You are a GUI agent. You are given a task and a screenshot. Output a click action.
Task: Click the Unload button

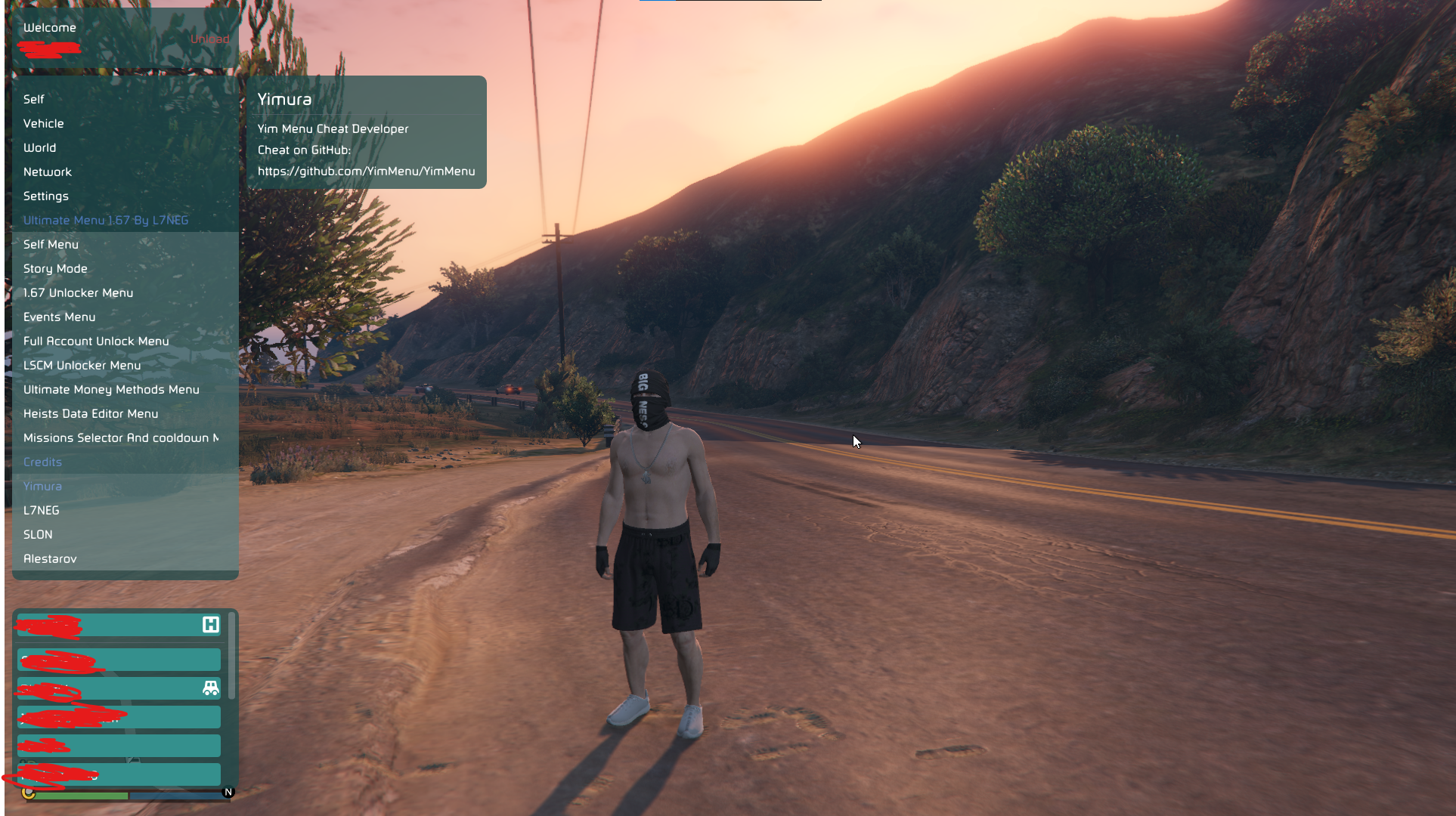click(209, 39)
